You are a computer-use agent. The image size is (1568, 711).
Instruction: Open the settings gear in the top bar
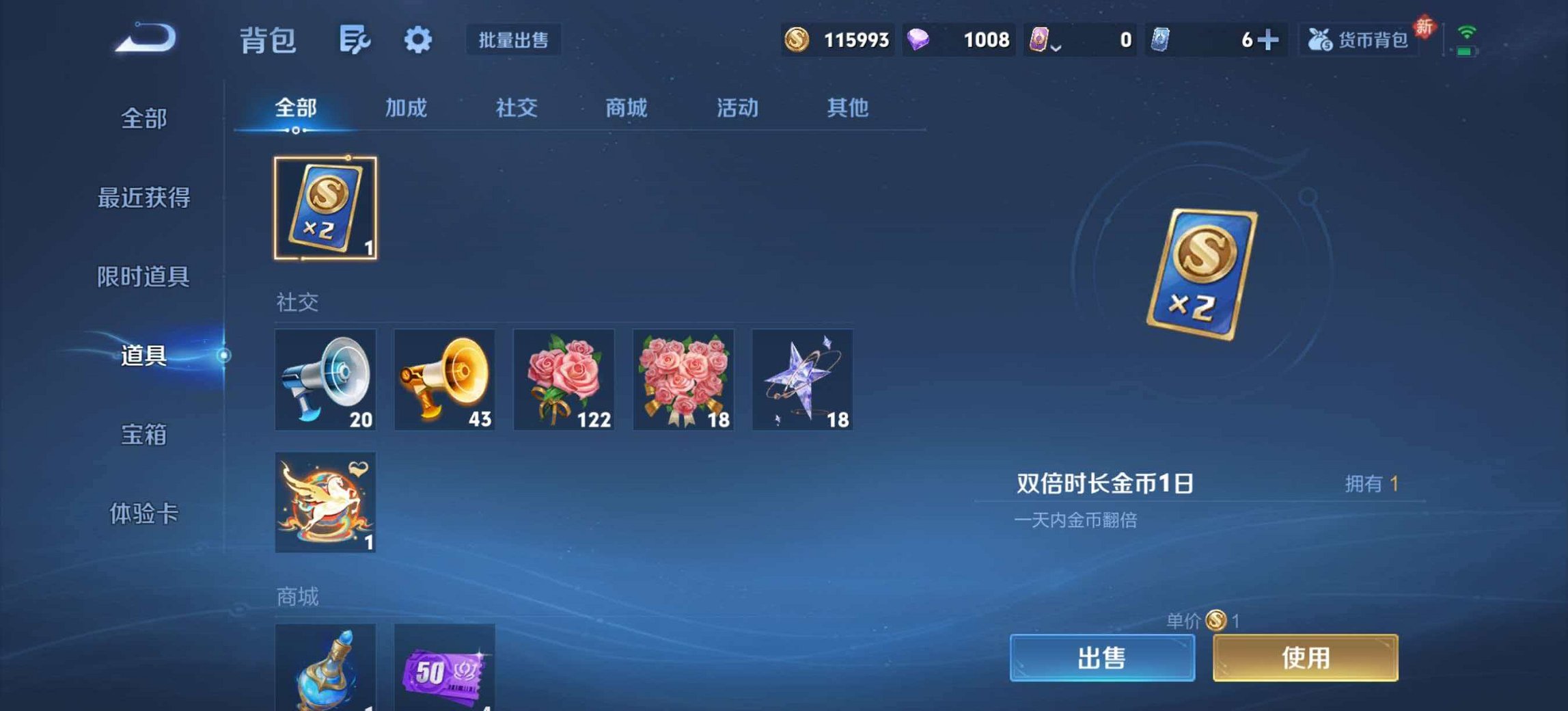coord(417,40)
